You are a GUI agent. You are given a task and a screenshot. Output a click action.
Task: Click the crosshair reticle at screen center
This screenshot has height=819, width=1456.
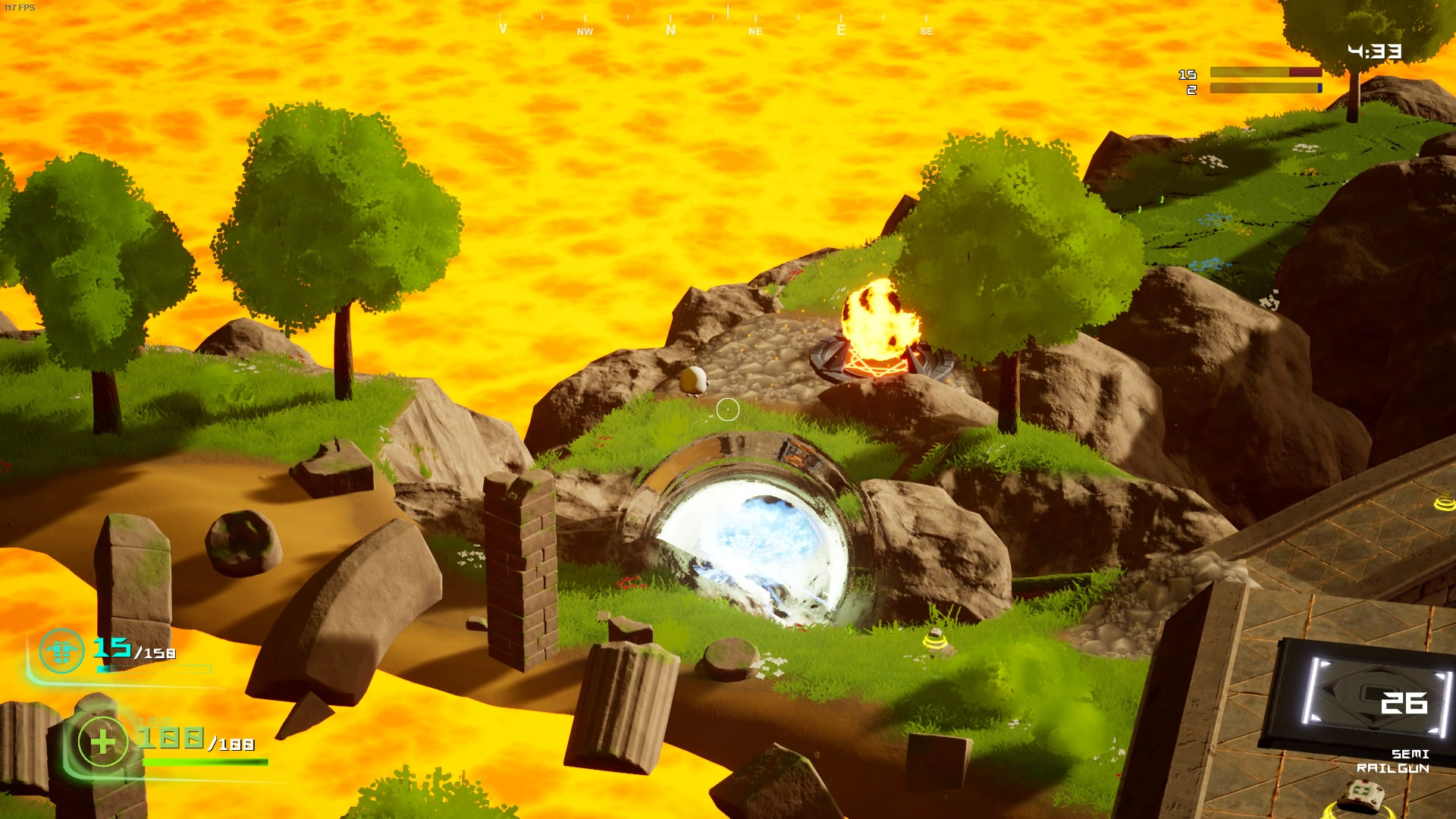tap(727, 409)
